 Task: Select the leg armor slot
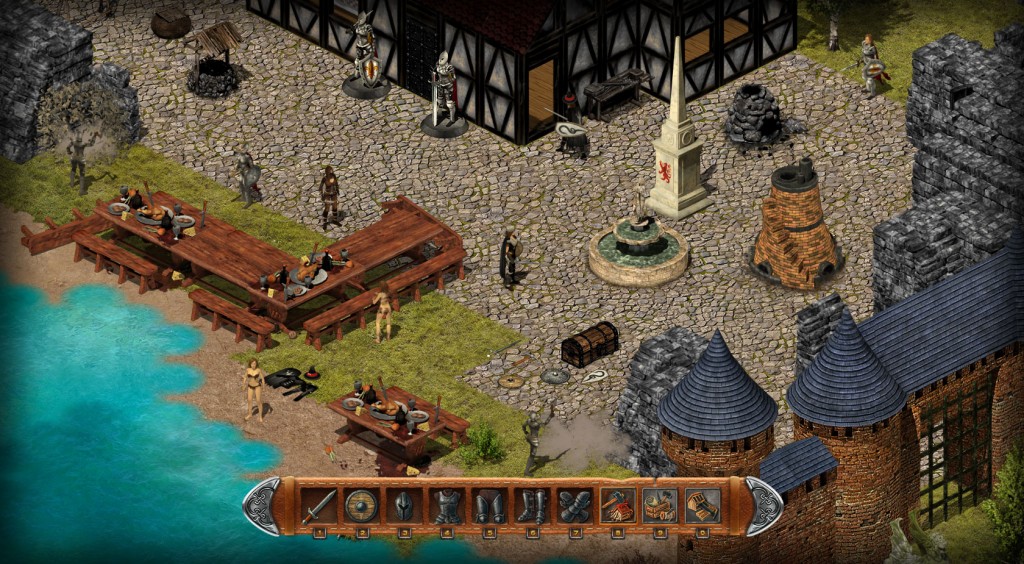click(489, 506)
